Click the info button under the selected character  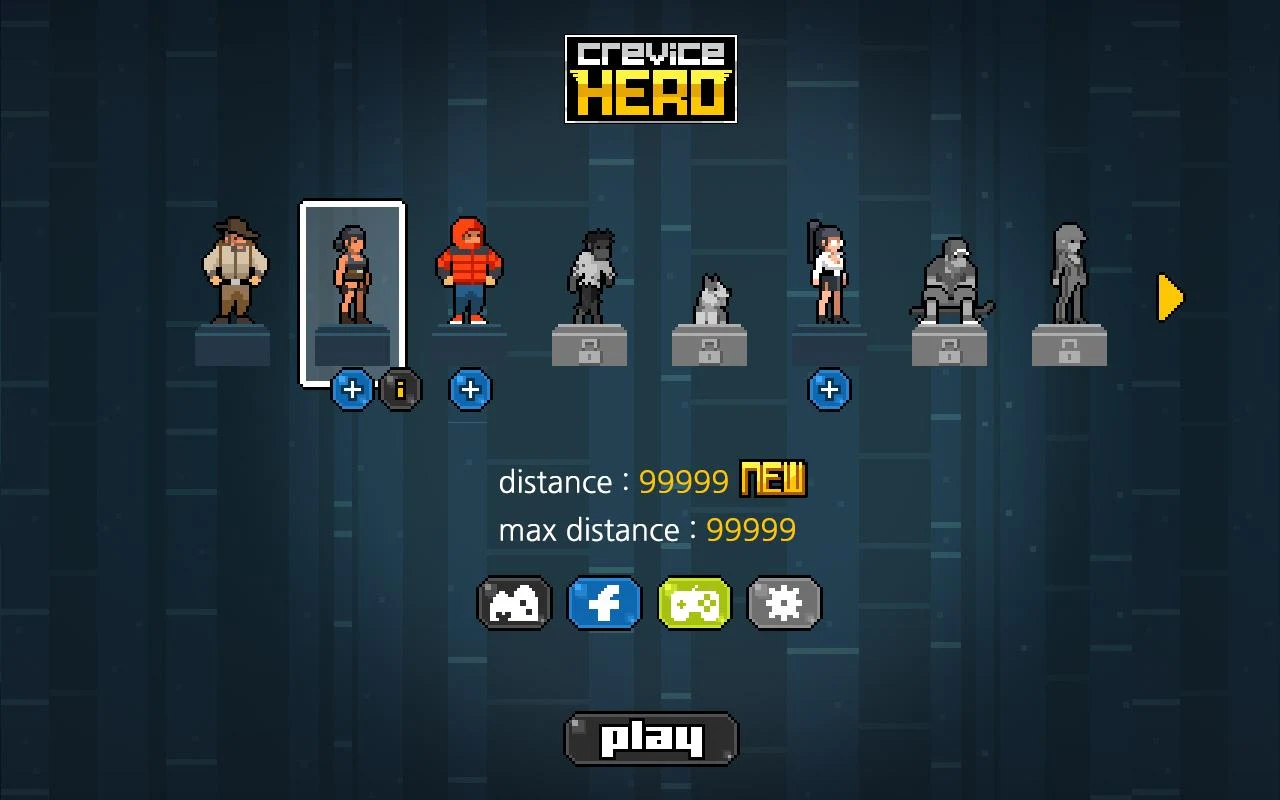coord(399,390)
